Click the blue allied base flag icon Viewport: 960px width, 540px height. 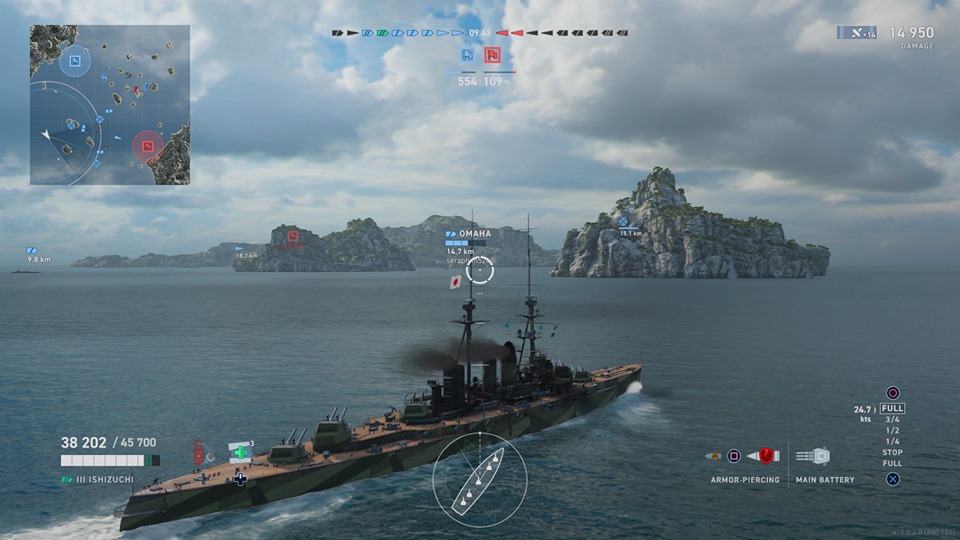(x=467, y=55)
